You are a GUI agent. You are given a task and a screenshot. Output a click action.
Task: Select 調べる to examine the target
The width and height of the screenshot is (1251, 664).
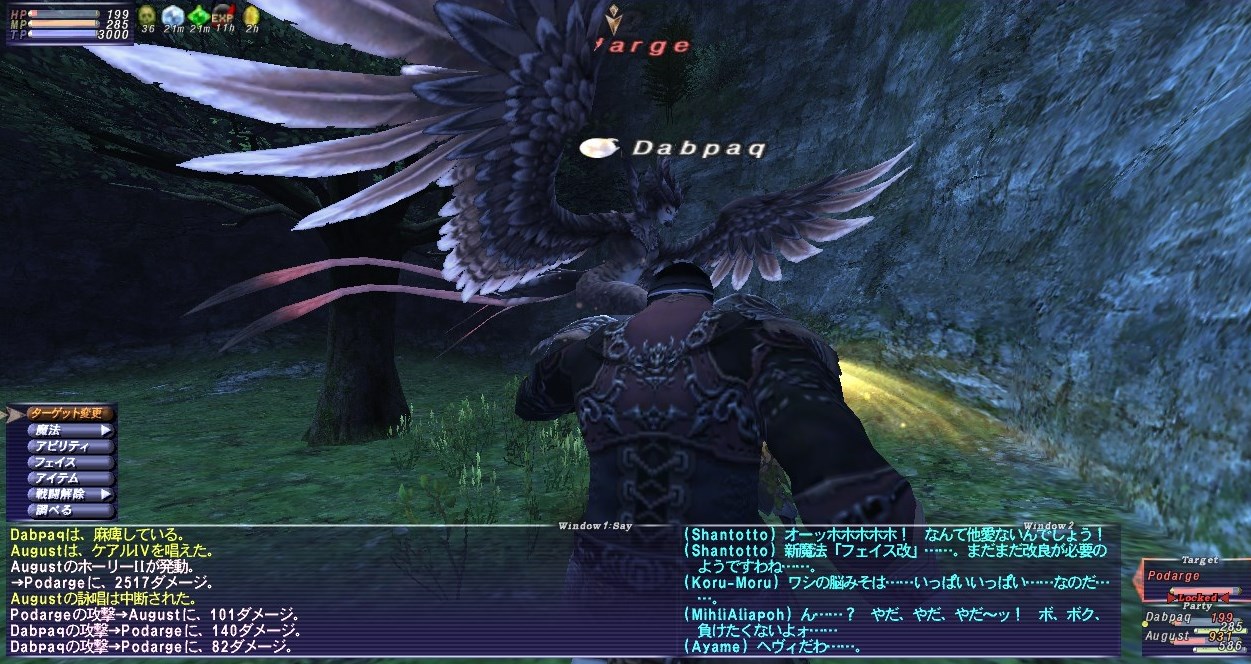point(62,510)
